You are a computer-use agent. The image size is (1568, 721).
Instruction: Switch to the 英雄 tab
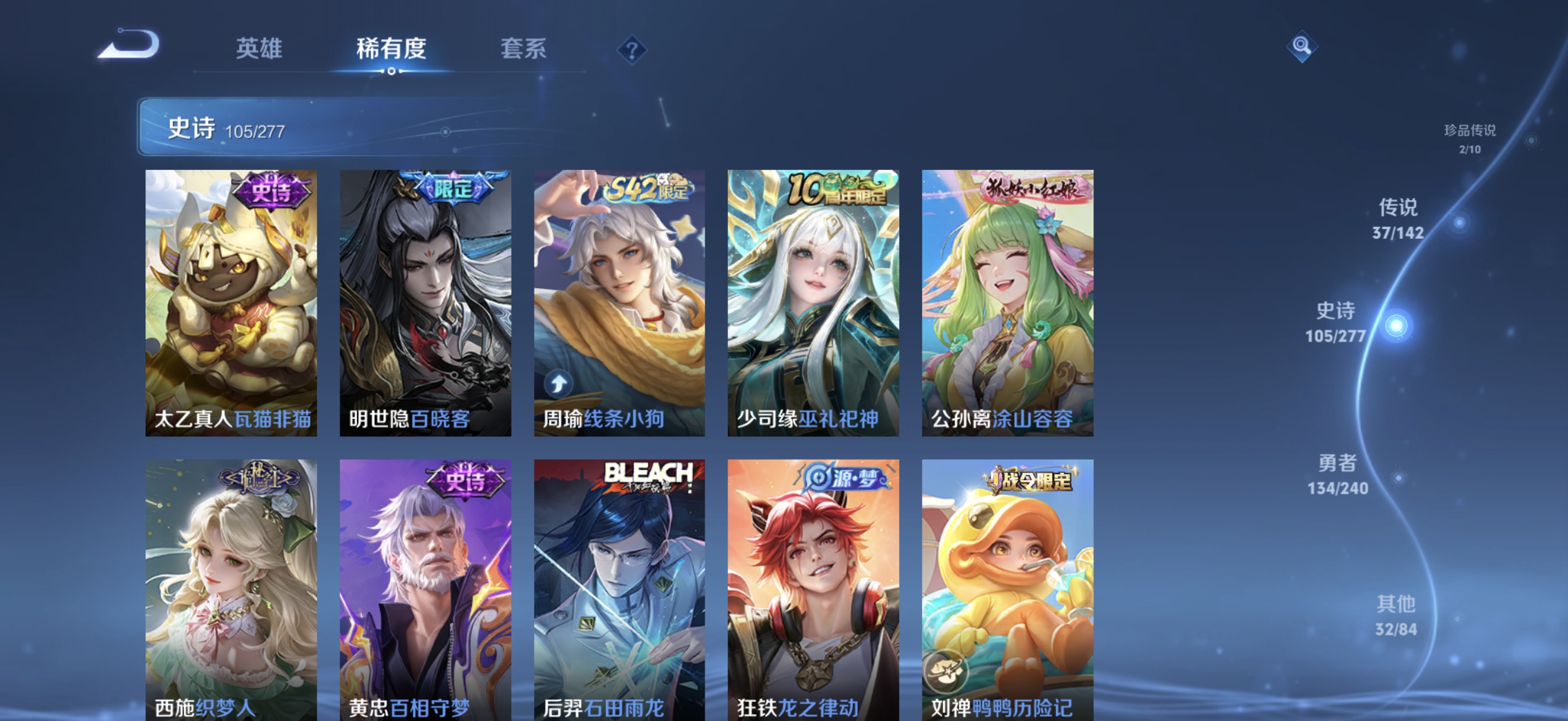pyautogui.click(x=259, y=50)
